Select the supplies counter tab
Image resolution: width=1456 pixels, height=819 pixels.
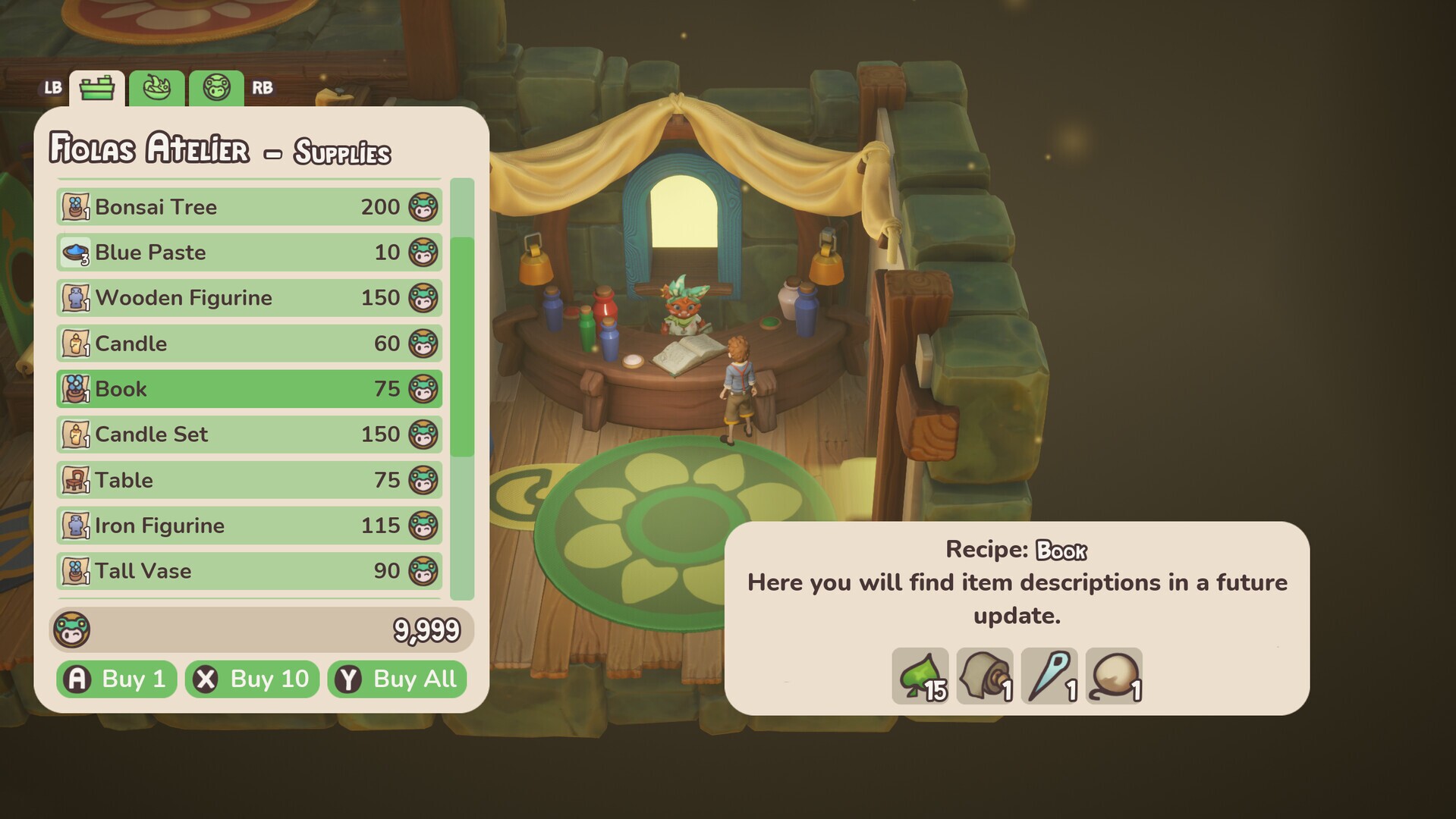click(x=96, y=87)
